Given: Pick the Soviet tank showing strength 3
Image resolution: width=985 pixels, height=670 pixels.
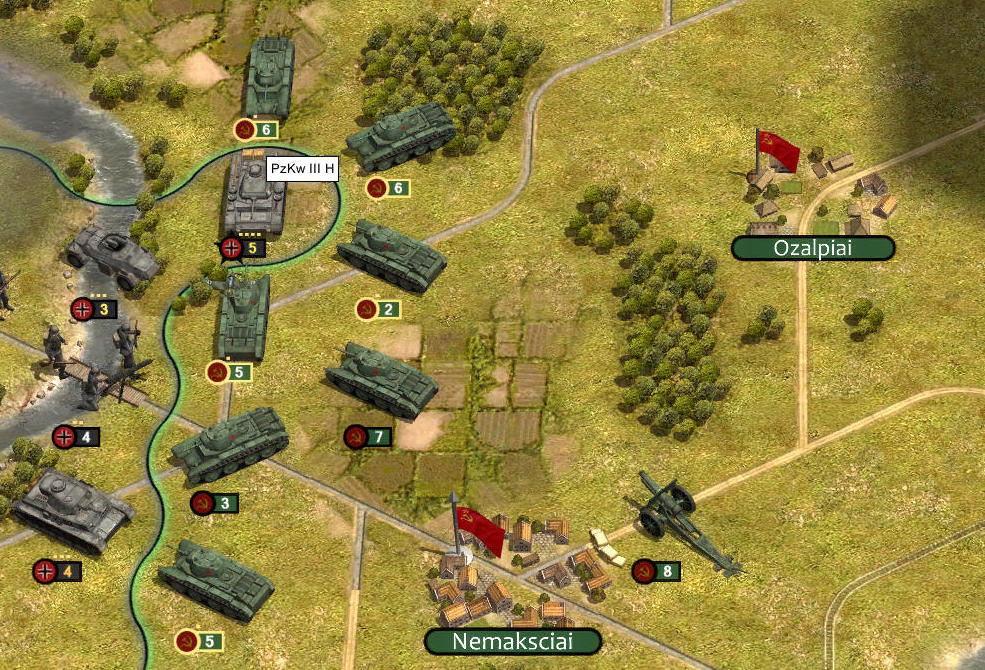Looking at the screenshot, I should click(x=230, y=446).
